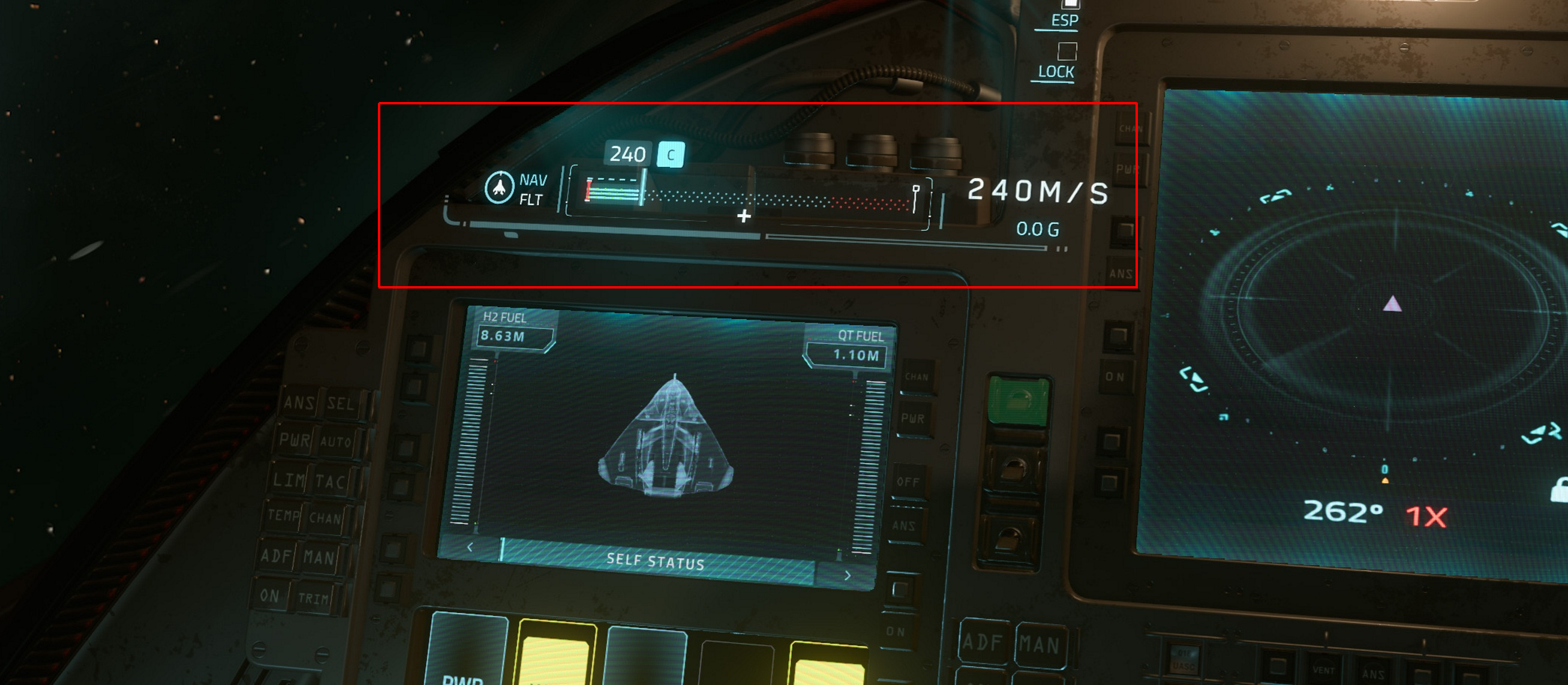Click the speed limiter throttle bar
1568x685 pixels.
[x=749, y=196]
